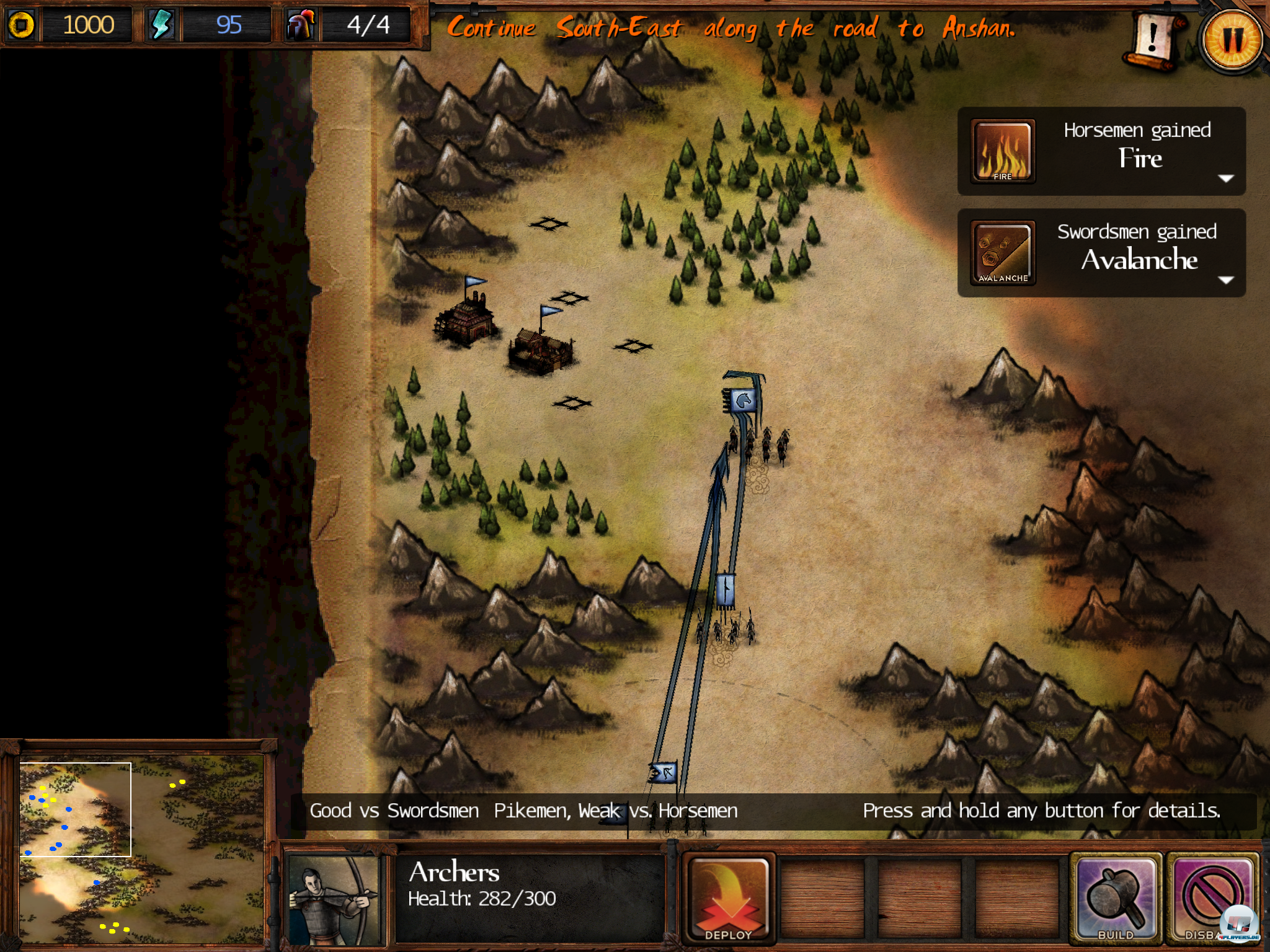Click the minimap in the corner

click(141, 848)
